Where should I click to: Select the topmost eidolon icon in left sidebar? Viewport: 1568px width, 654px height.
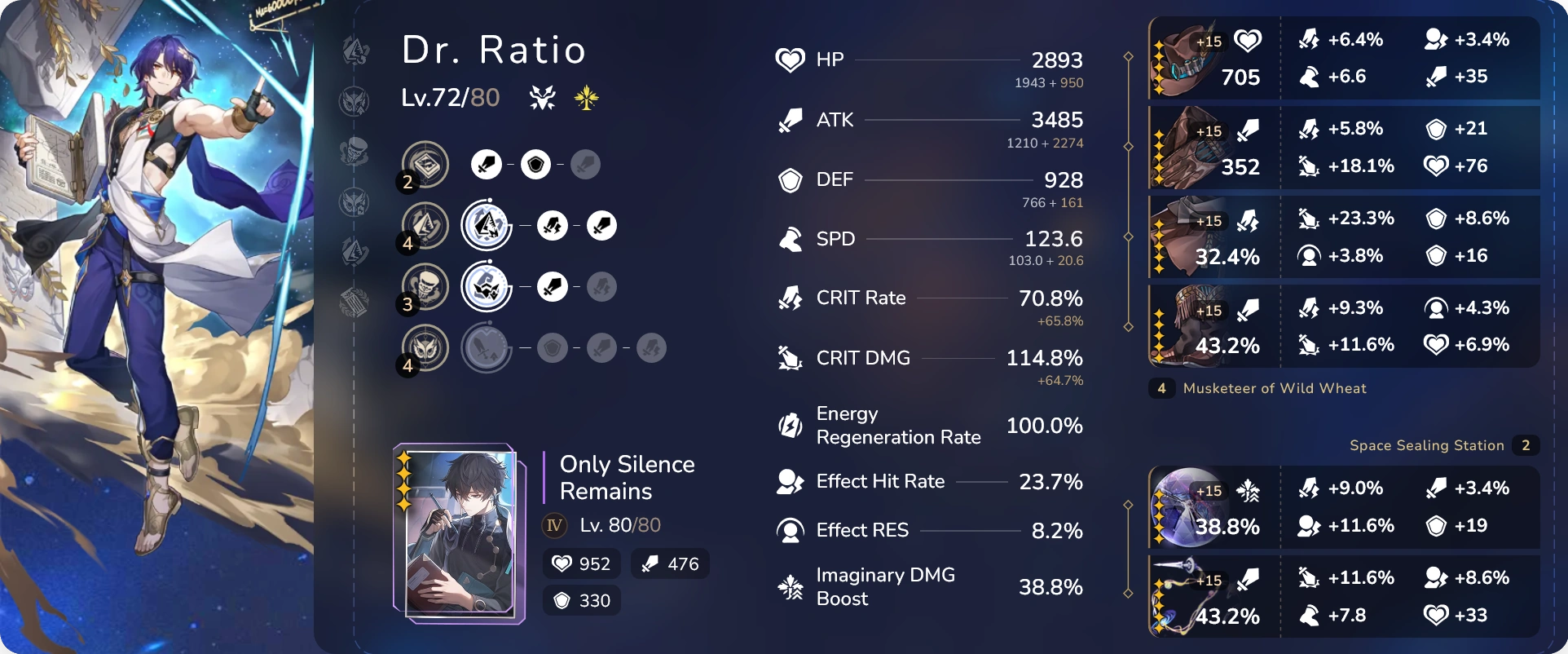355,51
